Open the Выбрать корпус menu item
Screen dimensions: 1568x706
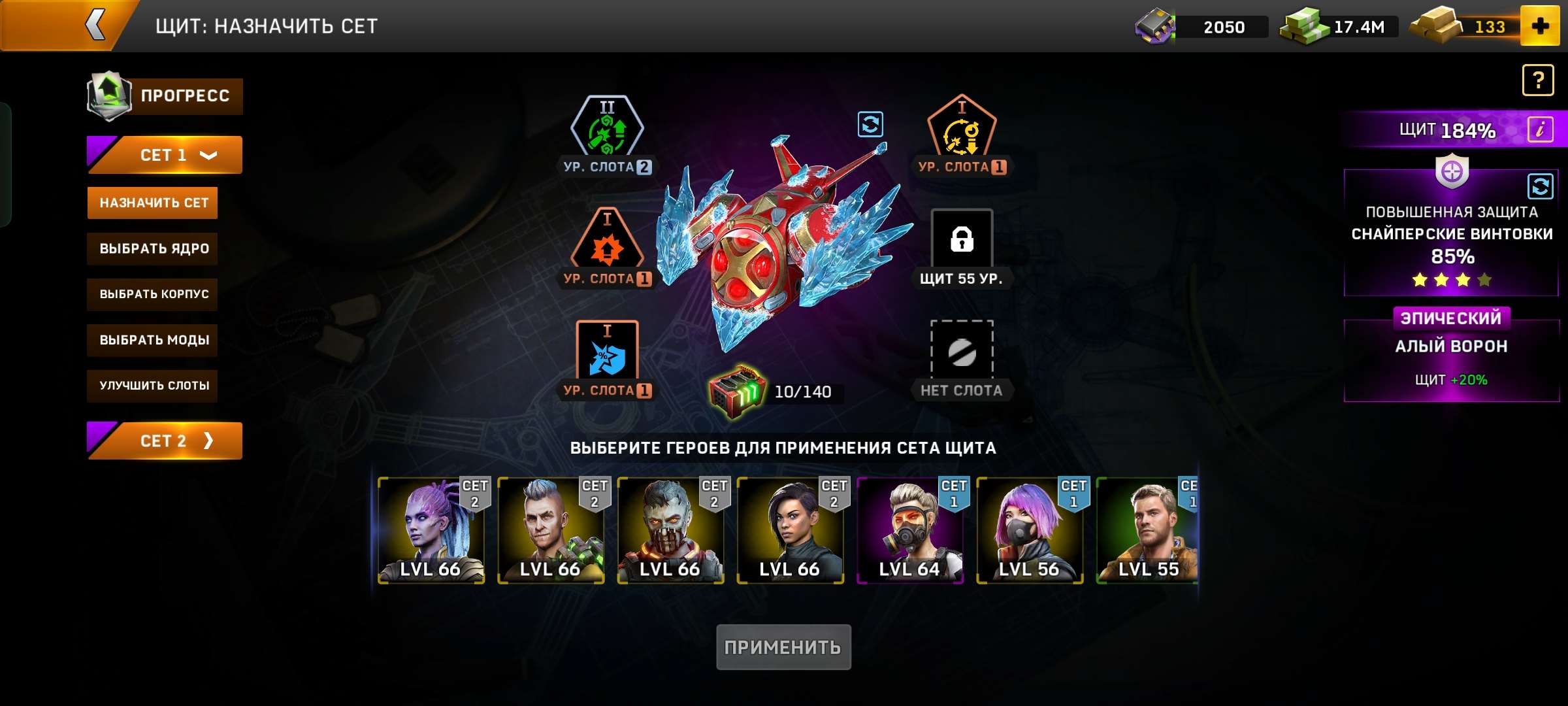coord(152,294)
